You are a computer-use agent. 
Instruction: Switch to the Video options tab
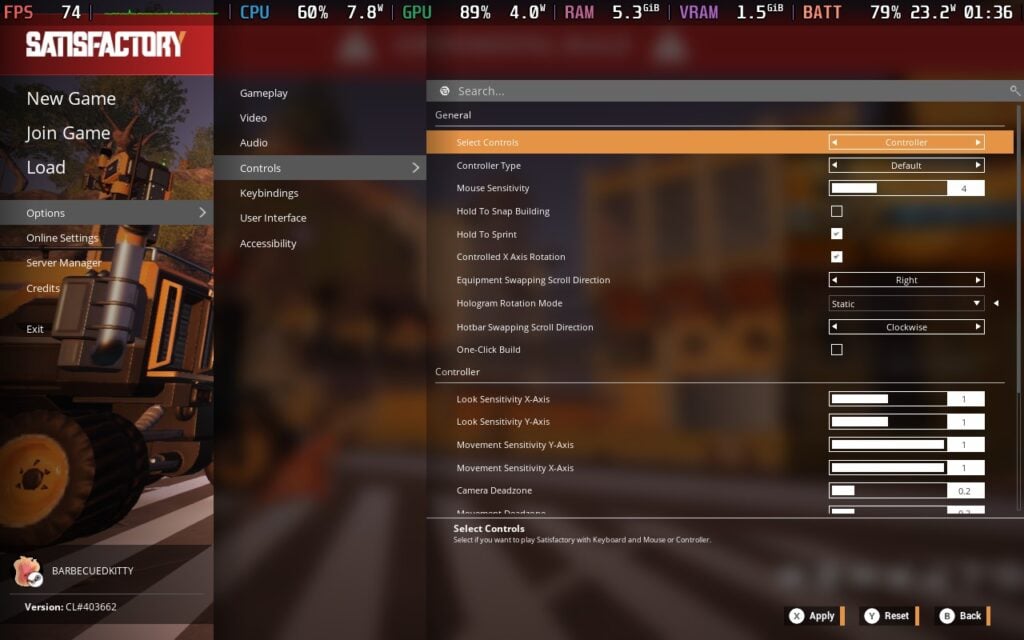tap(253, 118)
